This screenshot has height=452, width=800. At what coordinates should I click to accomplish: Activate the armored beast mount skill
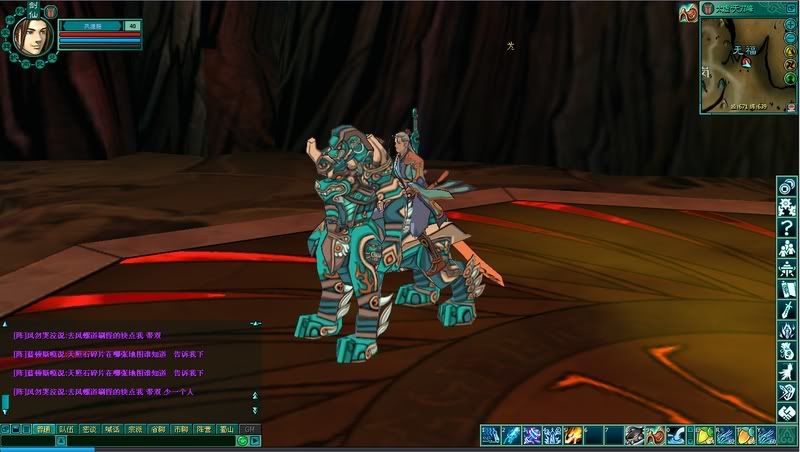click(634, 435)
